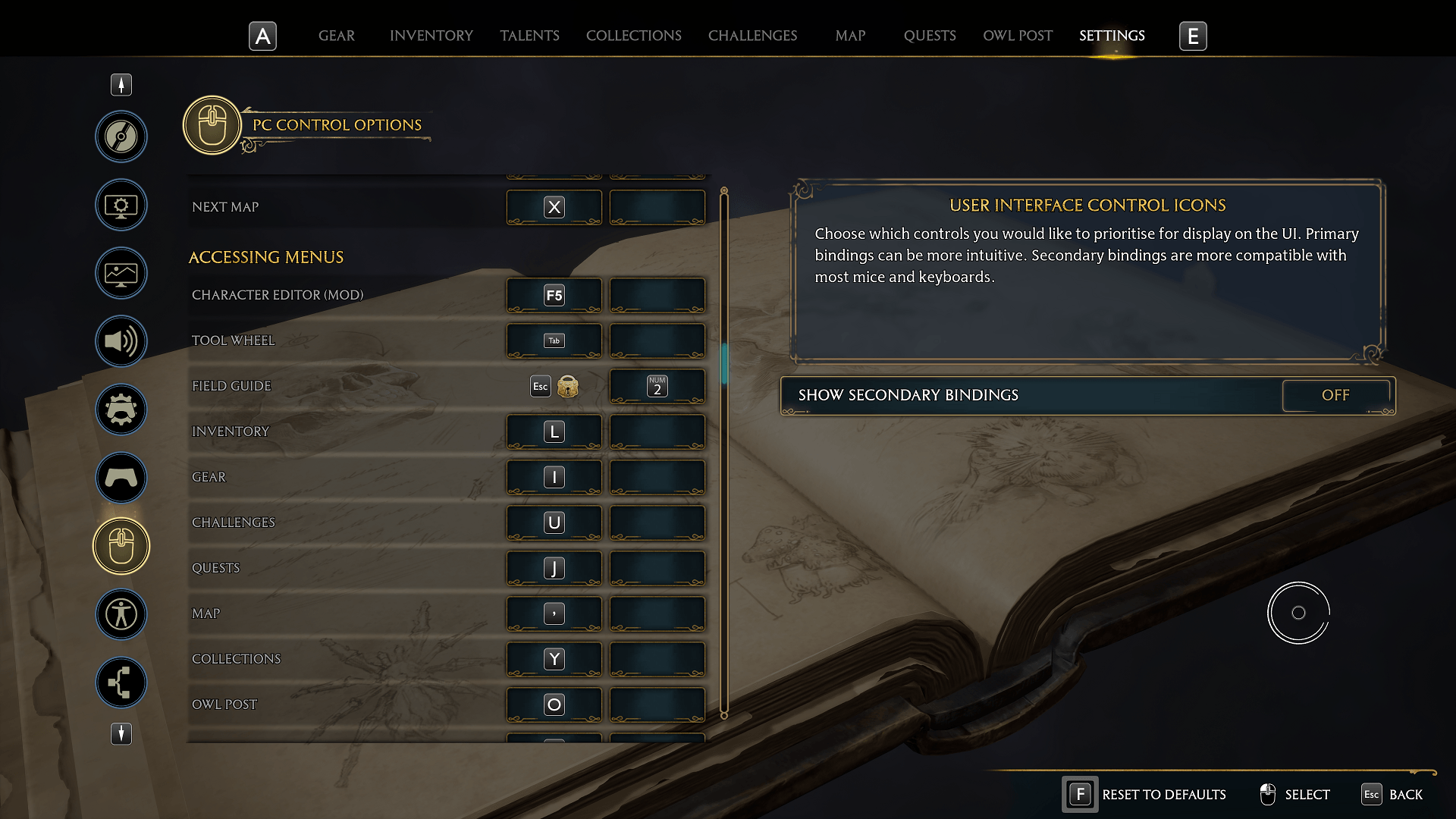Open accessibility settings with the person icon
The height and width of the screenshot is (819, 1456).
tap(121, 614)
